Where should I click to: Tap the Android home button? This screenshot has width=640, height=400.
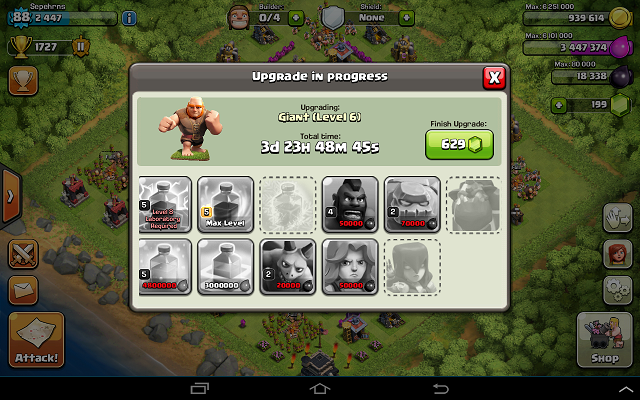pos(319,387)
